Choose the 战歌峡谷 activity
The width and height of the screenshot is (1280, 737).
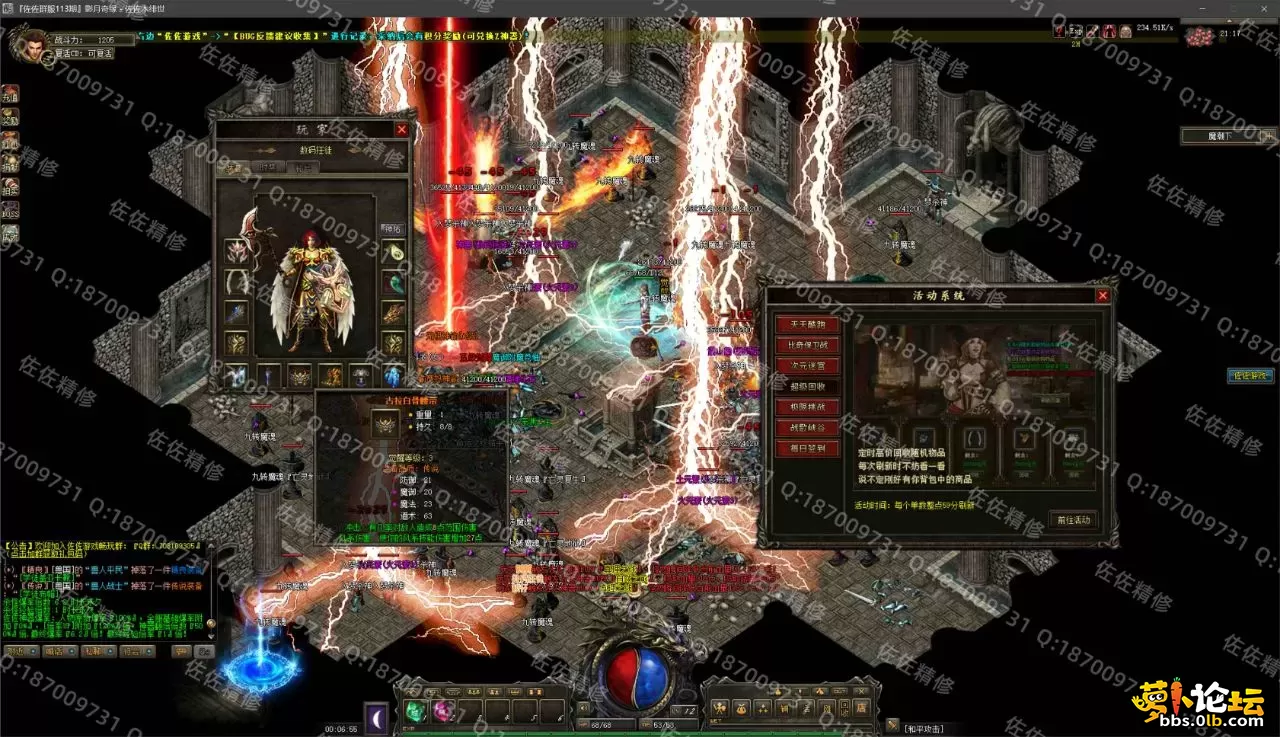(x=808, y=428)
